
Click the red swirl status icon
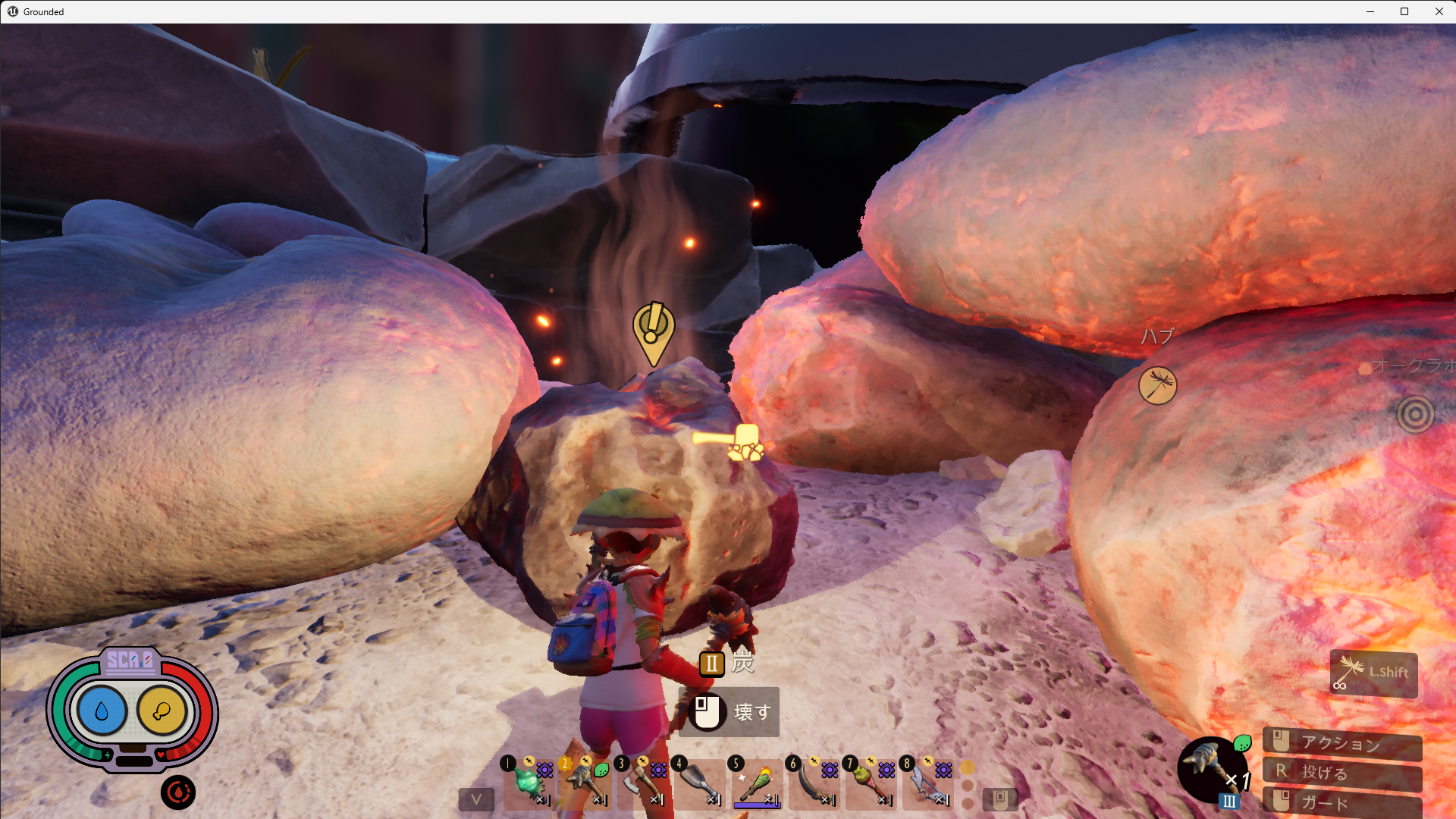pos(178,792)
